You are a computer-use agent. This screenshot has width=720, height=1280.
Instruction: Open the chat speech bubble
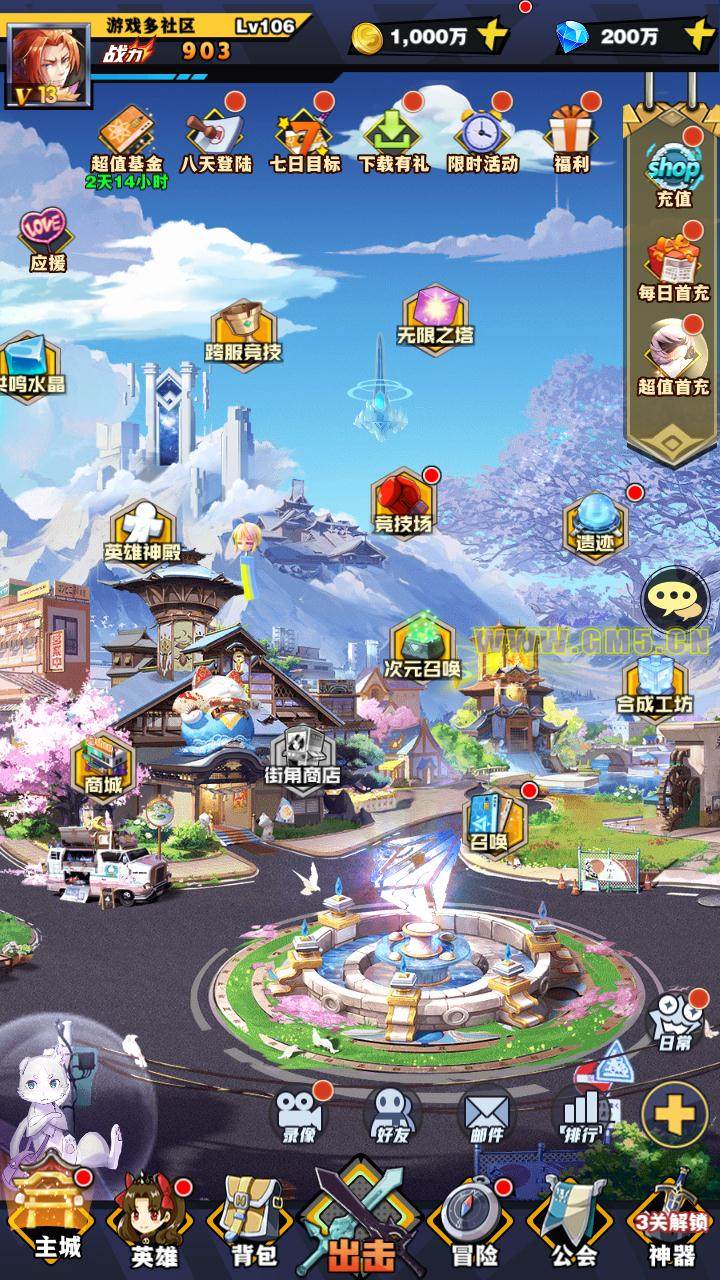tap(674, 600)
